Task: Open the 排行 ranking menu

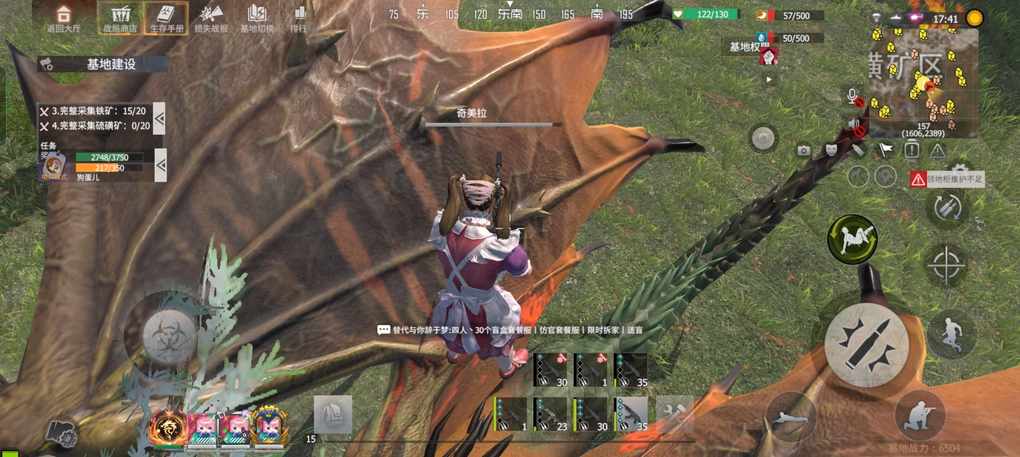Action: 299,17
